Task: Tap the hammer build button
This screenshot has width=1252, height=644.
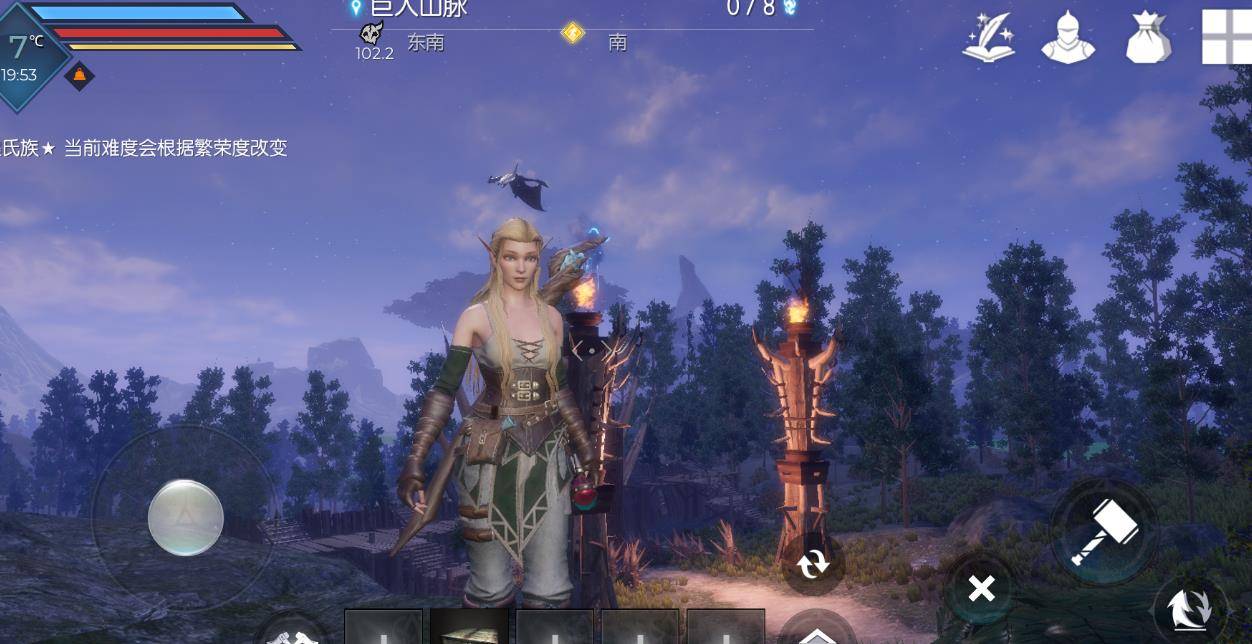Action: [1104, 532]
